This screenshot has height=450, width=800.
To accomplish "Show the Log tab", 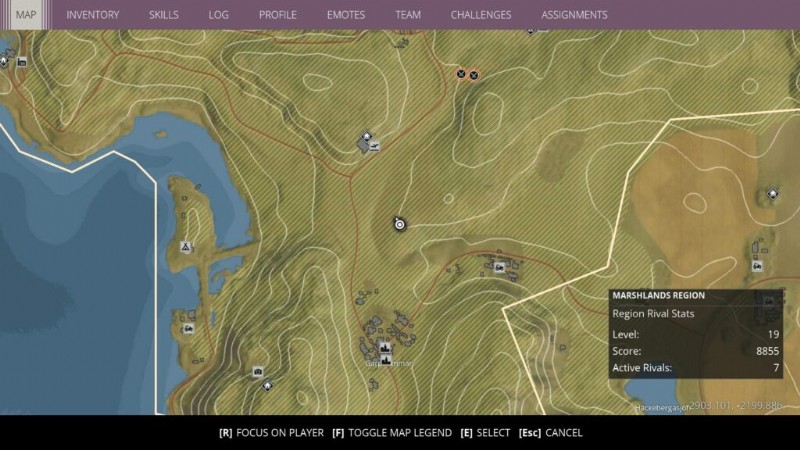I will pyautogui.click(x=218, y=15).
